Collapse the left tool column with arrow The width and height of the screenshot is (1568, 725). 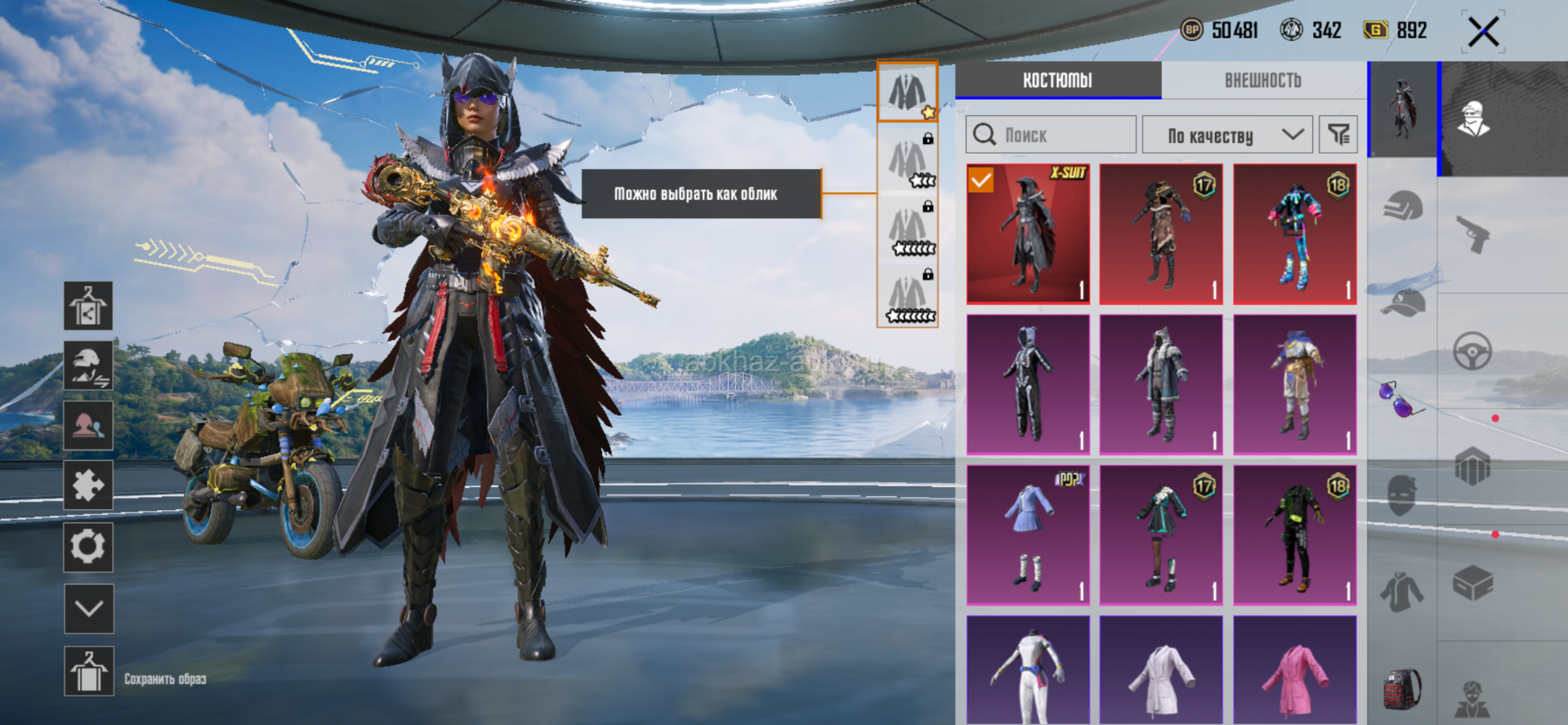coord(89,608)
